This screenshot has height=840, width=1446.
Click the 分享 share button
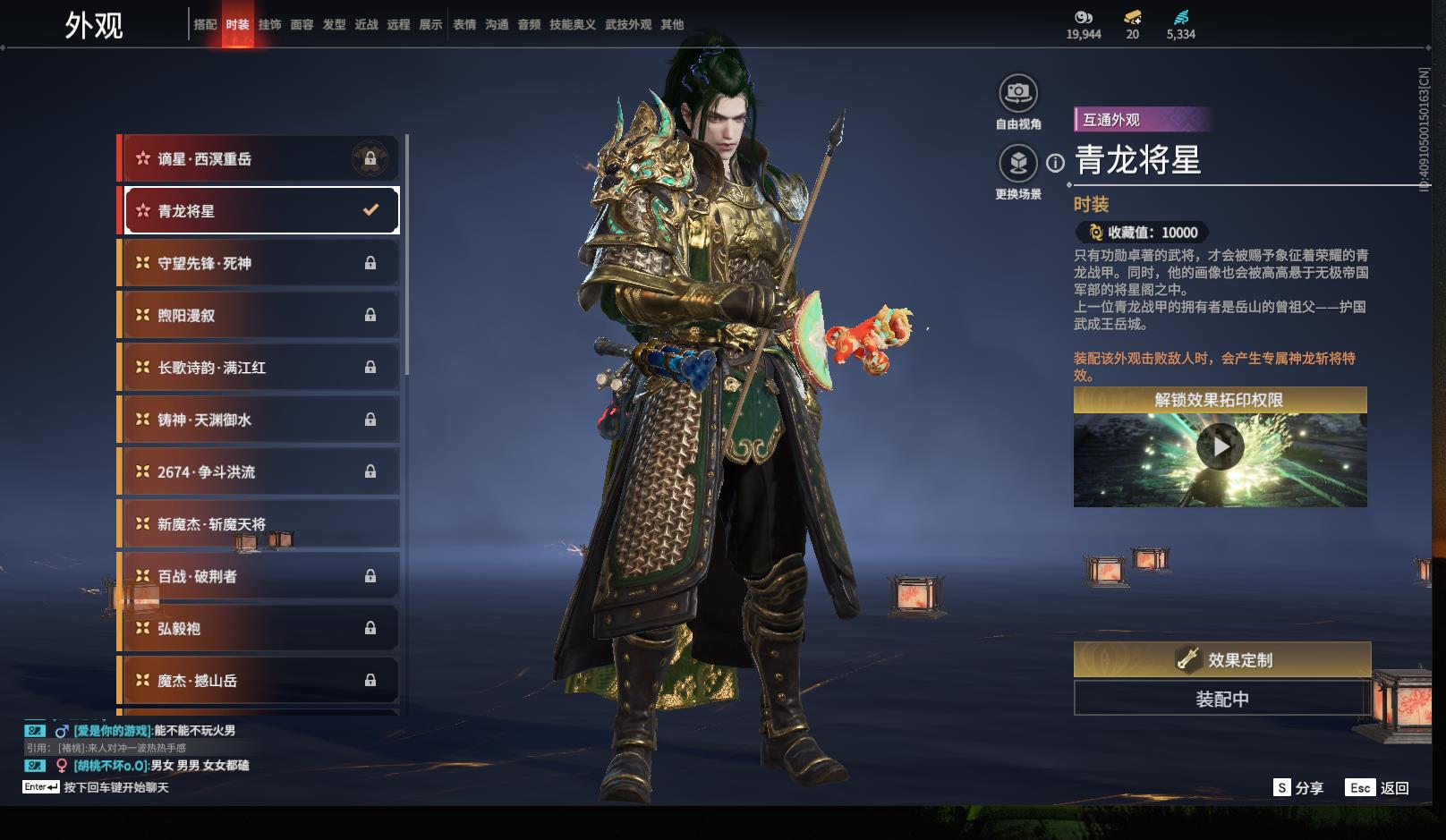(x=1298, y=788)
